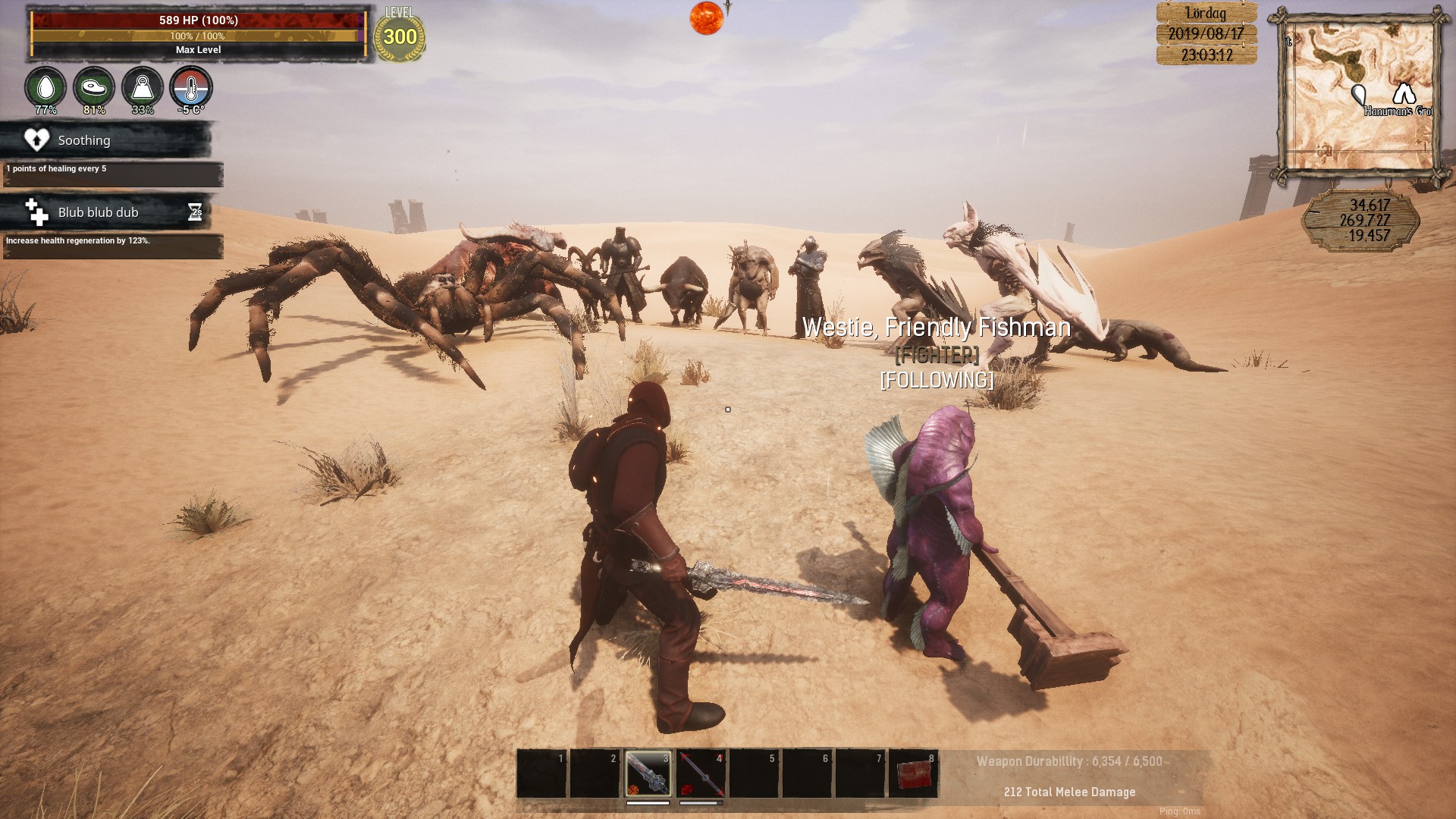
Task: Equip the spear in hotbar slot 4
Action: coord(701,773)
